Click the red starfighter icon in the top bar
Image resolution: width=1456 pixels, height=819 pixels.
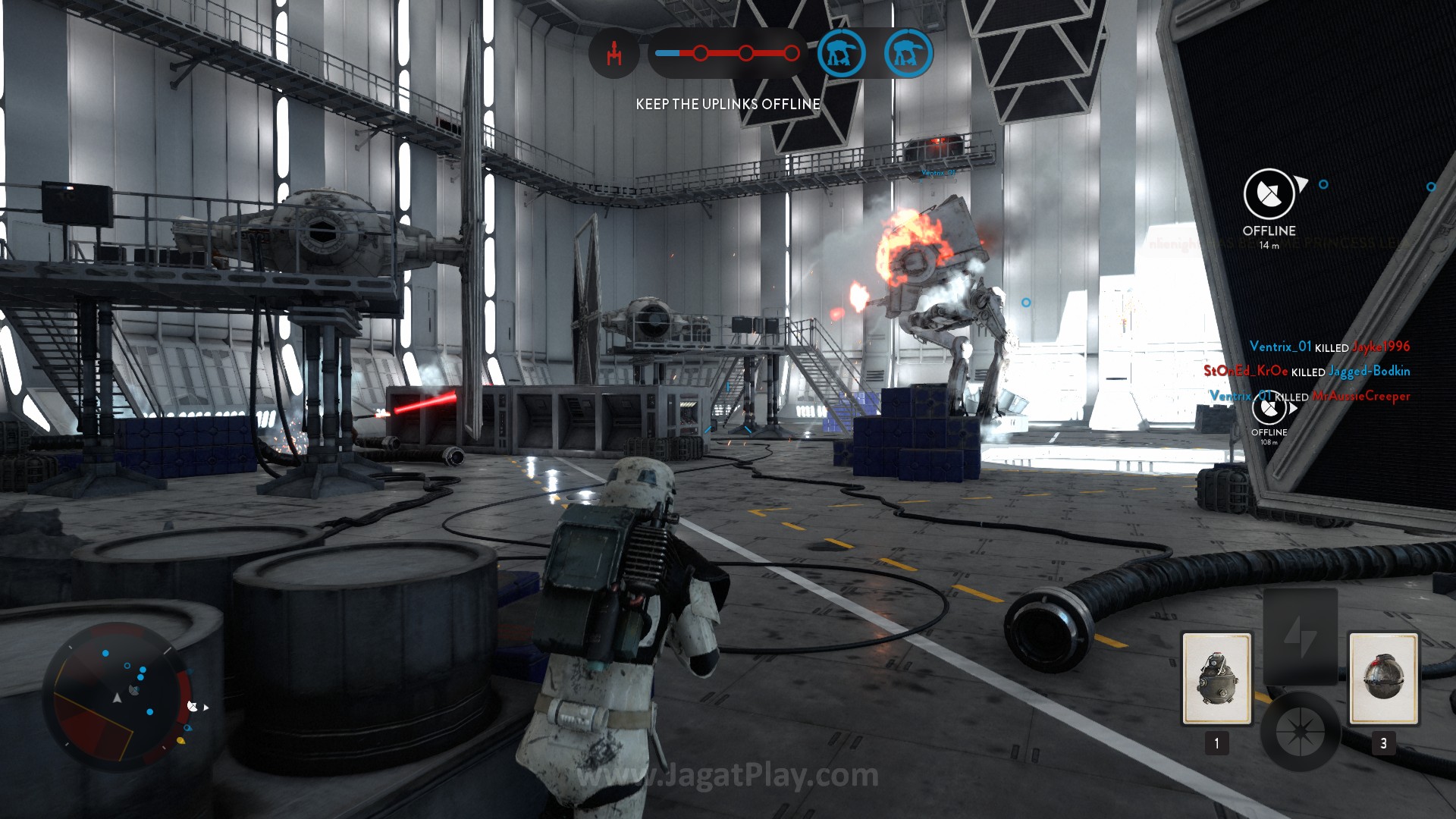[x=614, y=54]
